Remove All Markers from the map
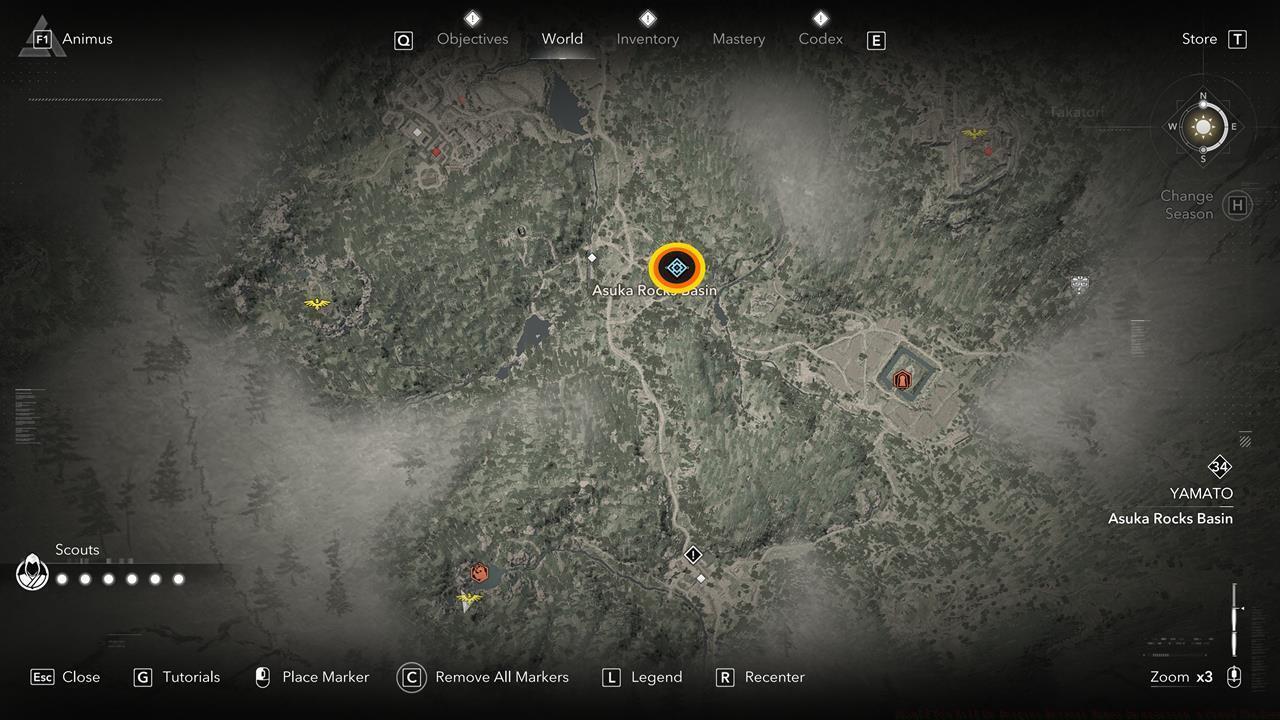The image size is (1280, 720). pos(500,677)
